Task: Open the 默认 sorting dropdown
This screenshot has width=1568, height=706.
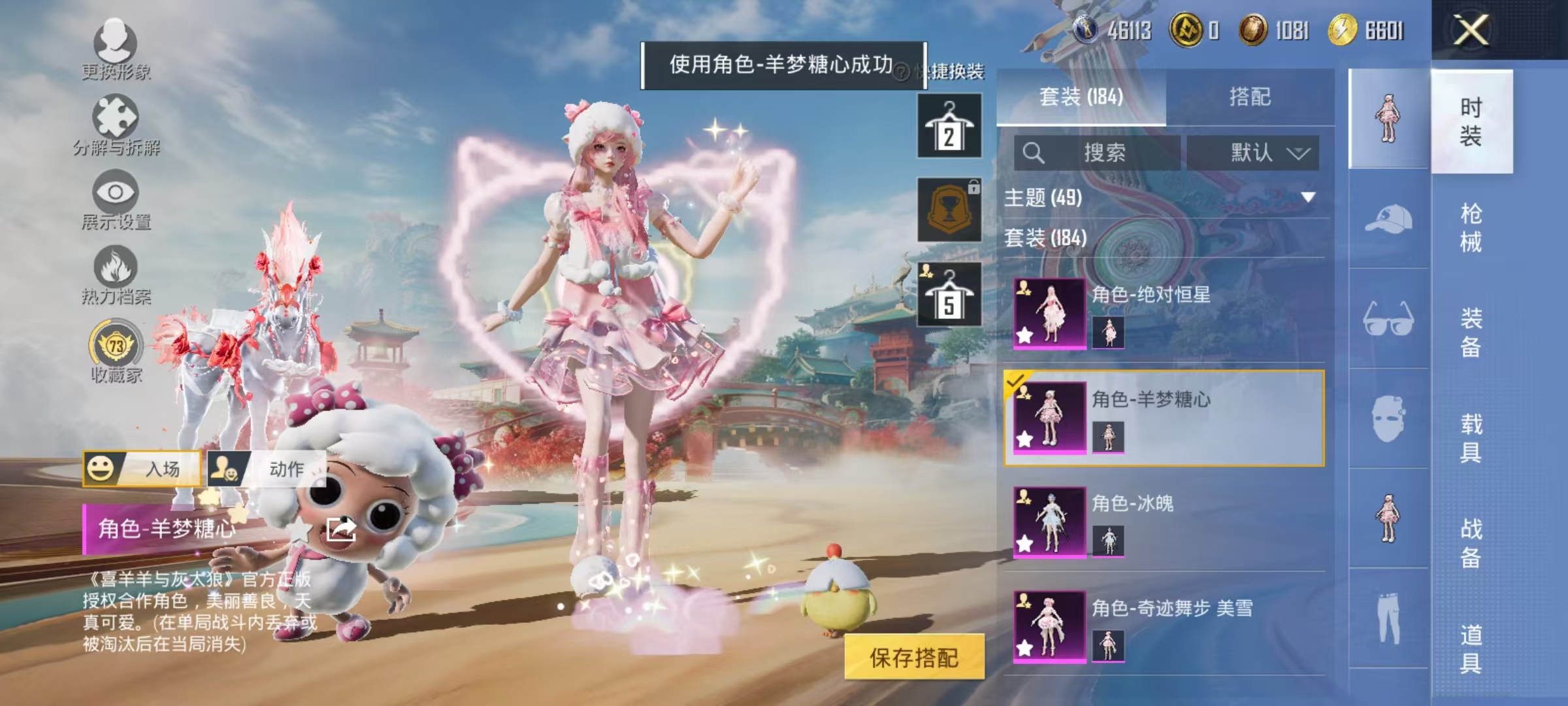Action: click(1256, 152)
